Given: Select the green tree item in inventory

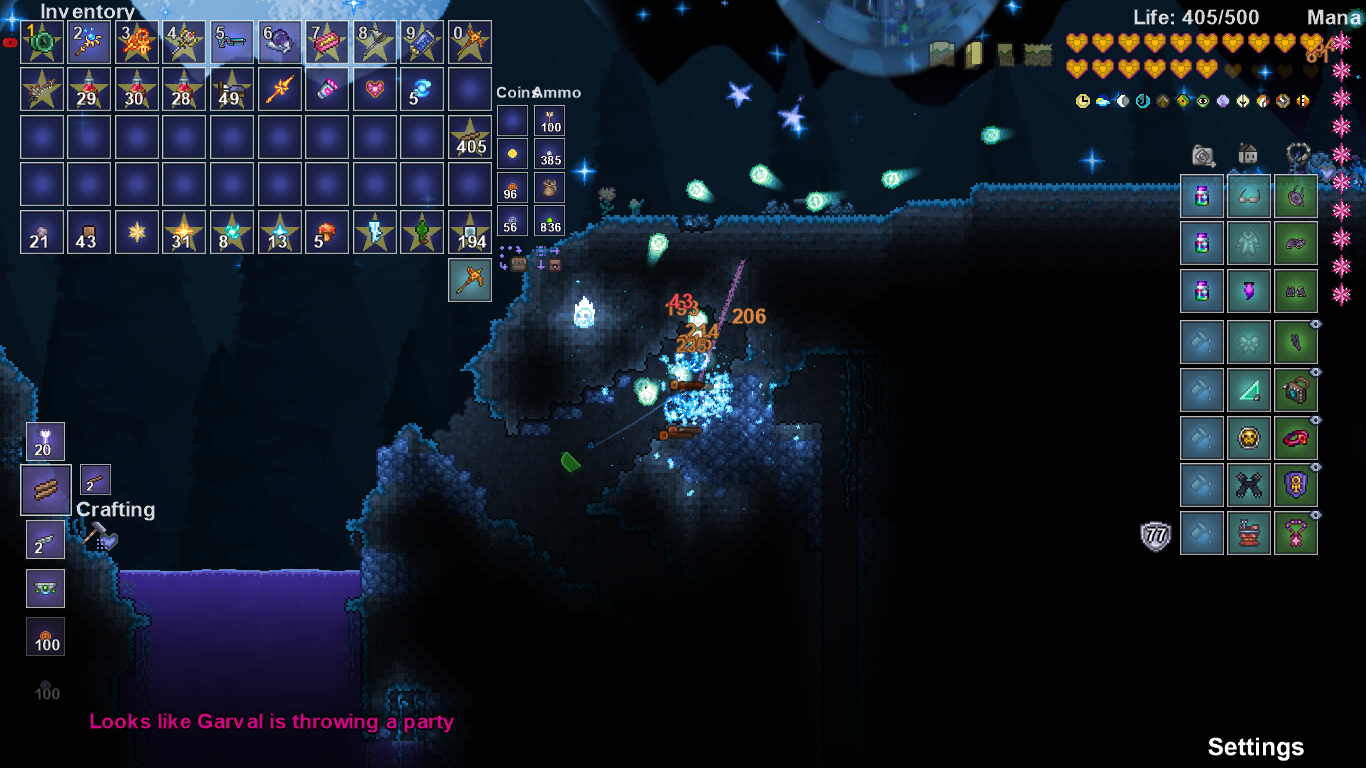Looking at the screenshot, I should (422, 232).
